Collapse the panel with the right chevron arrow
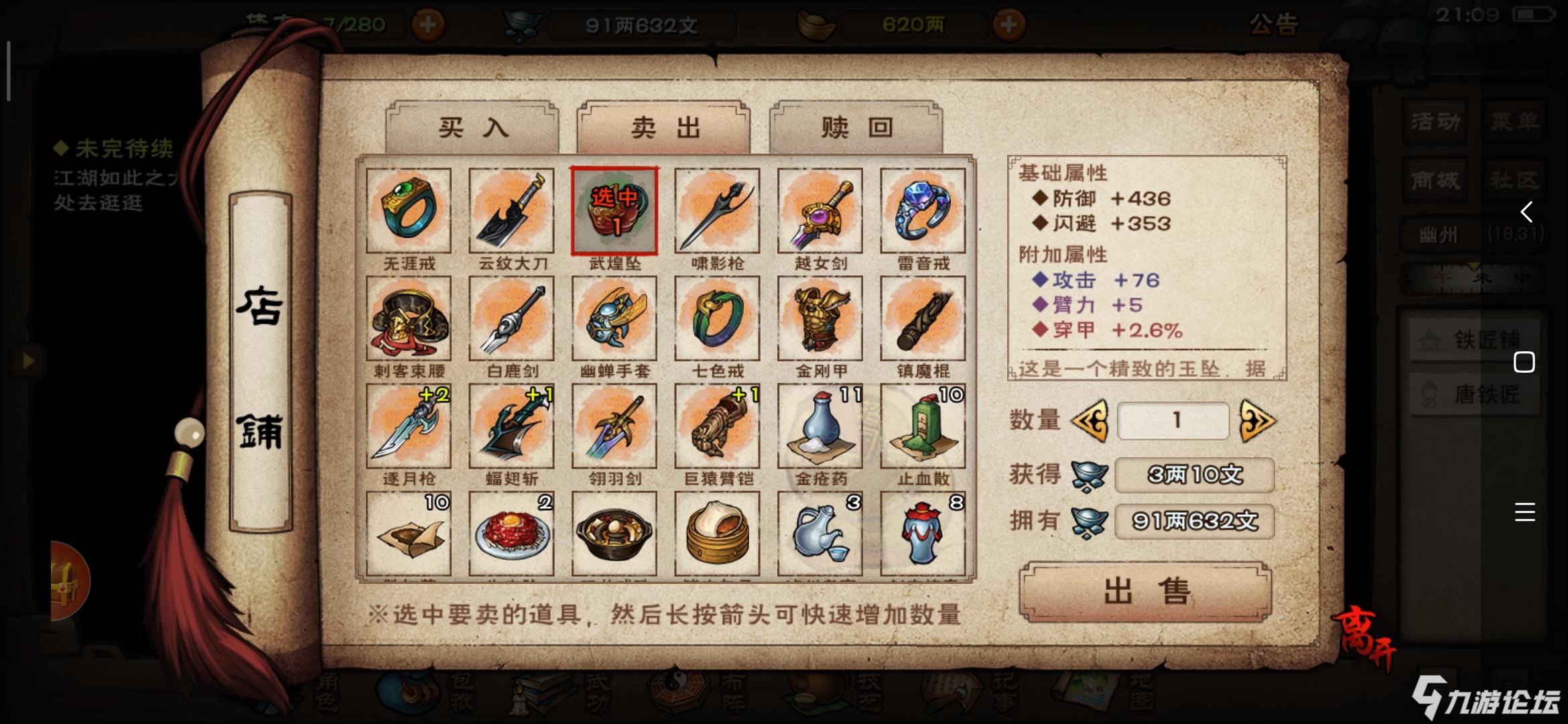Screen dimensions: 1568x724 1525,211
